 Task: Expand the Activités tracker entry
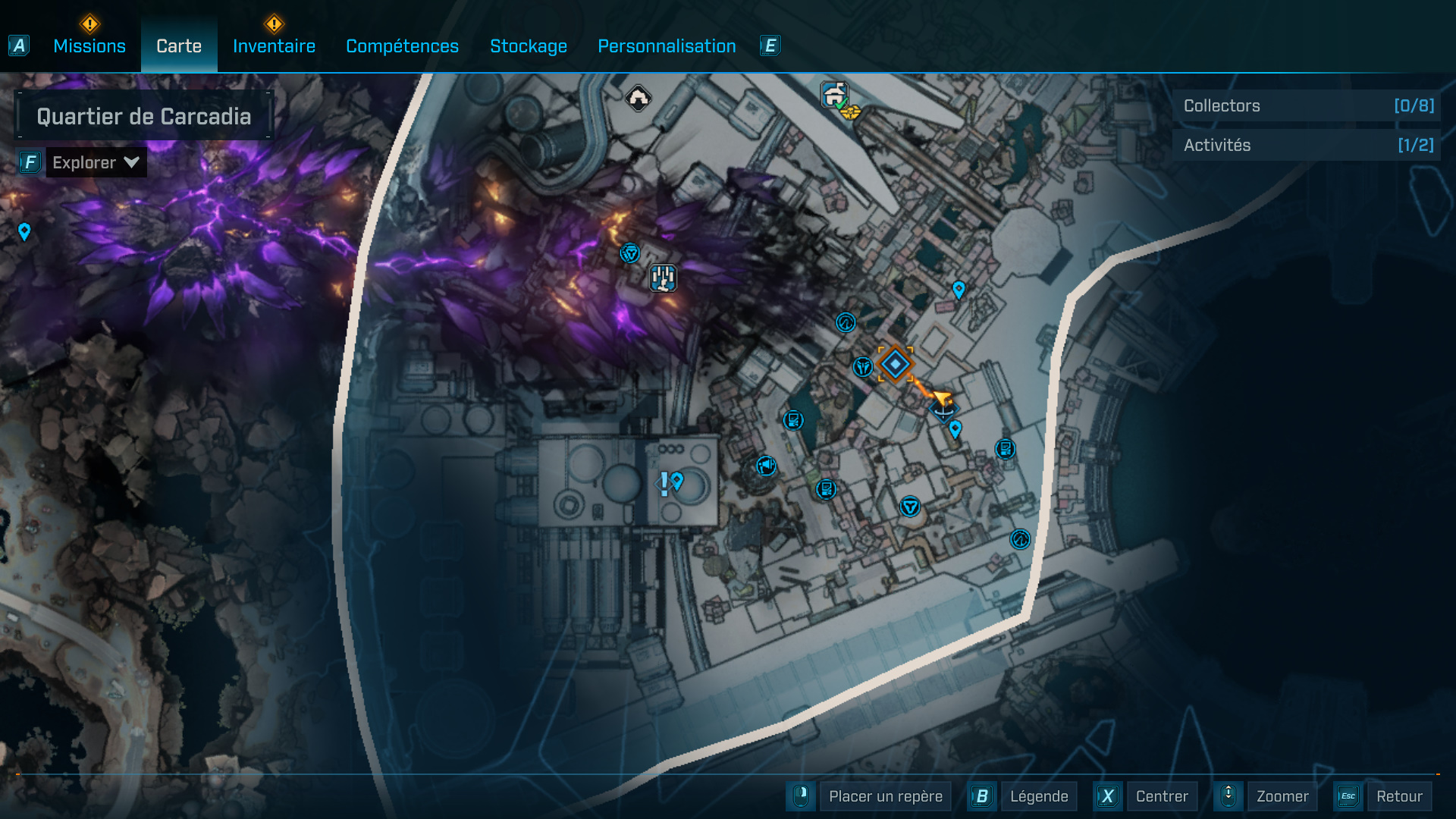coord(1304,145)
